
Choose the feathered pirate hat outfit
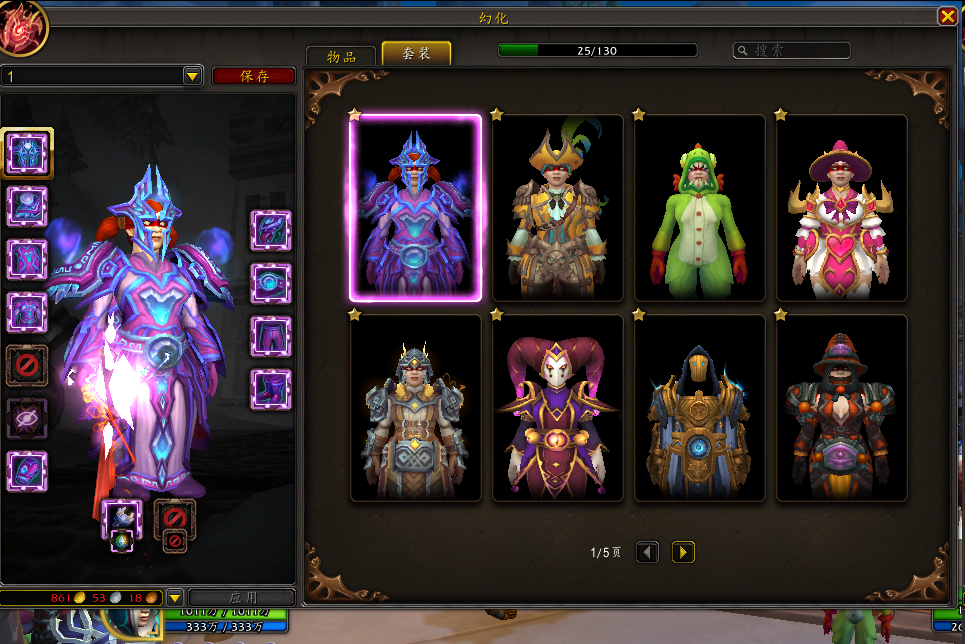tap(558, 207)
